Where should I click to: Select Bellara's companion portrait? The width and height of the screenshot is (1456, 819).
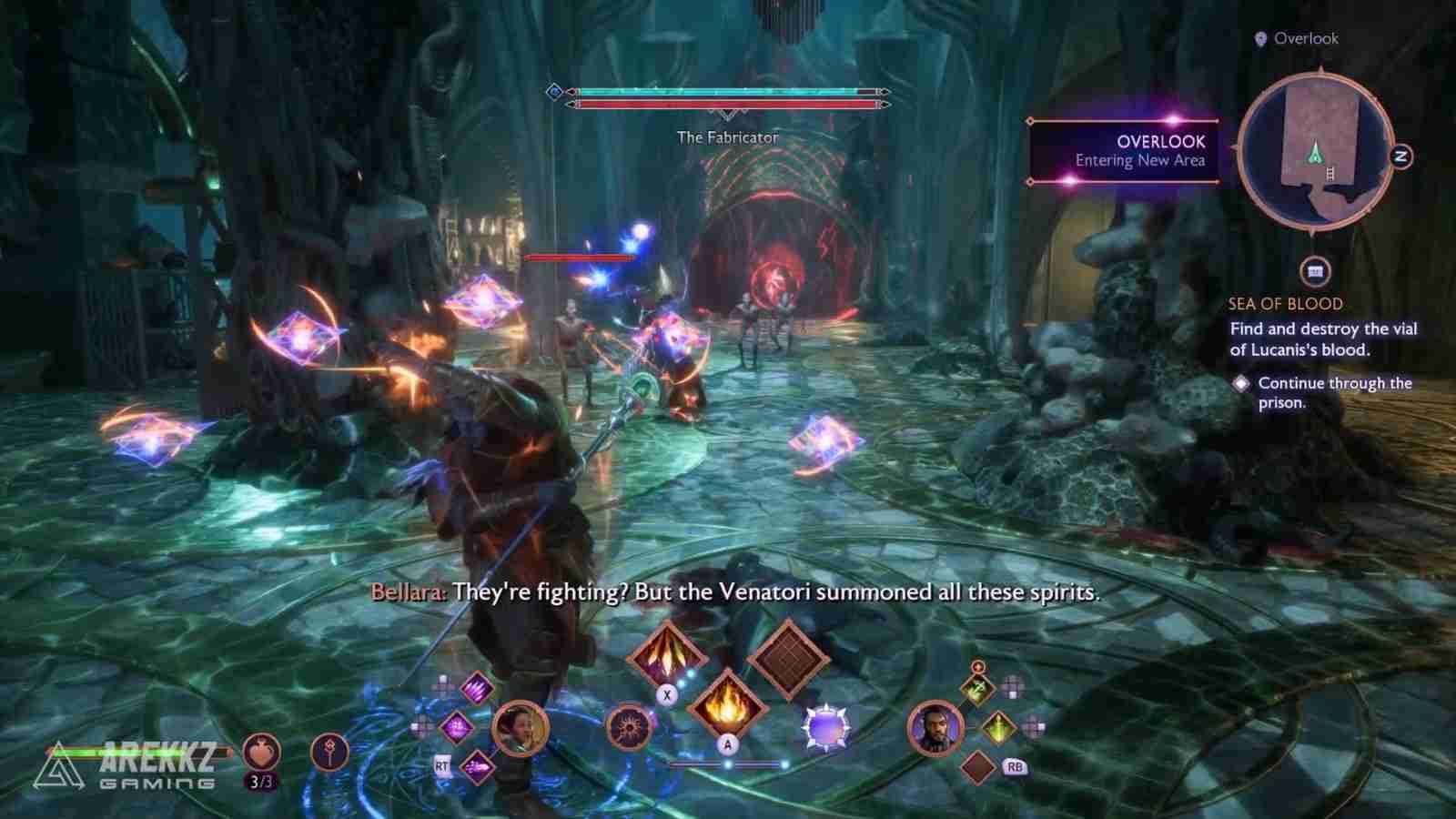click(521, 728)
